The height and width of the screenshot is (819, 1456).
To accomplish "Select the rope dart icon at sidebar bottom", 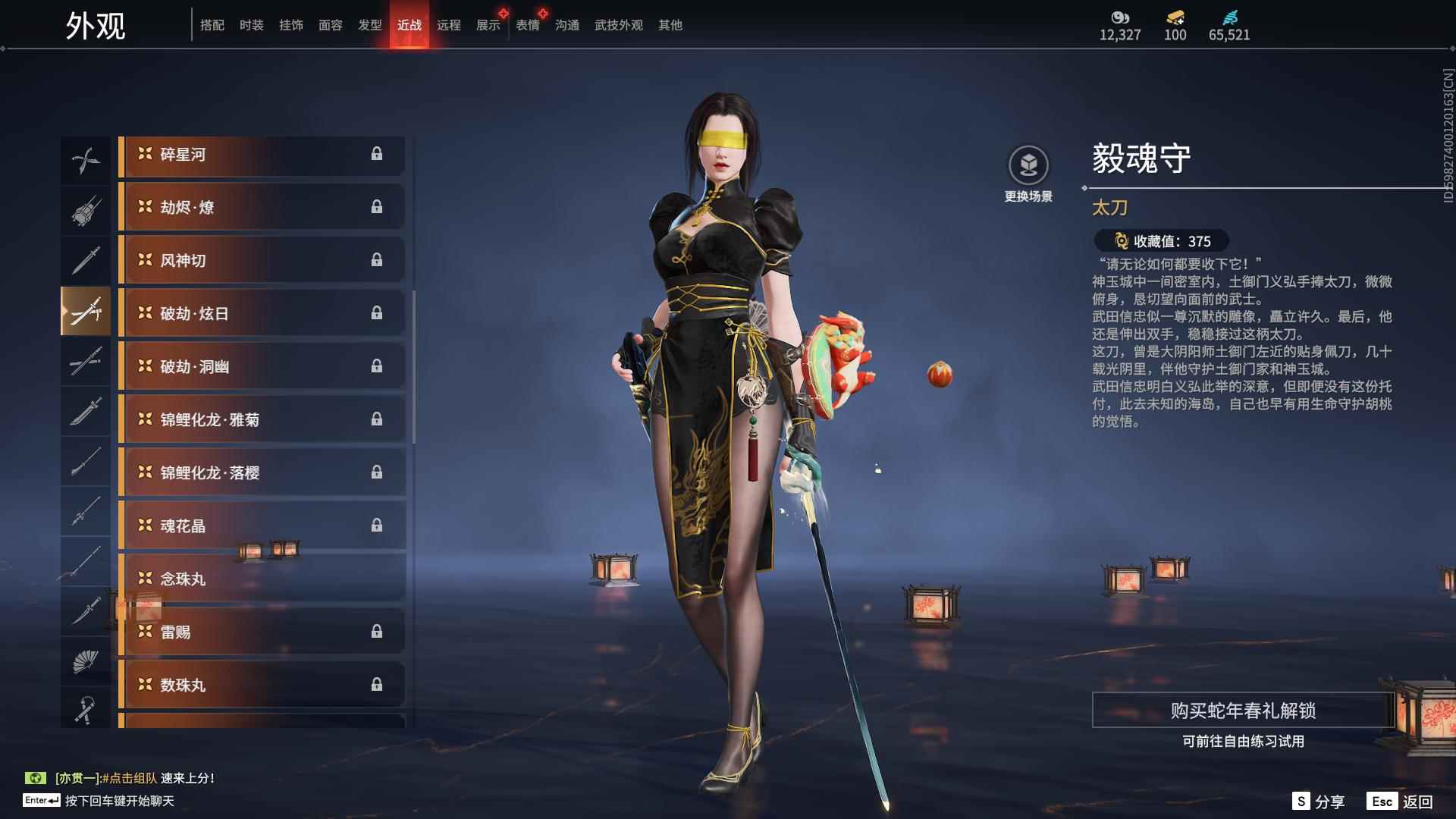I will click(86, 710).
